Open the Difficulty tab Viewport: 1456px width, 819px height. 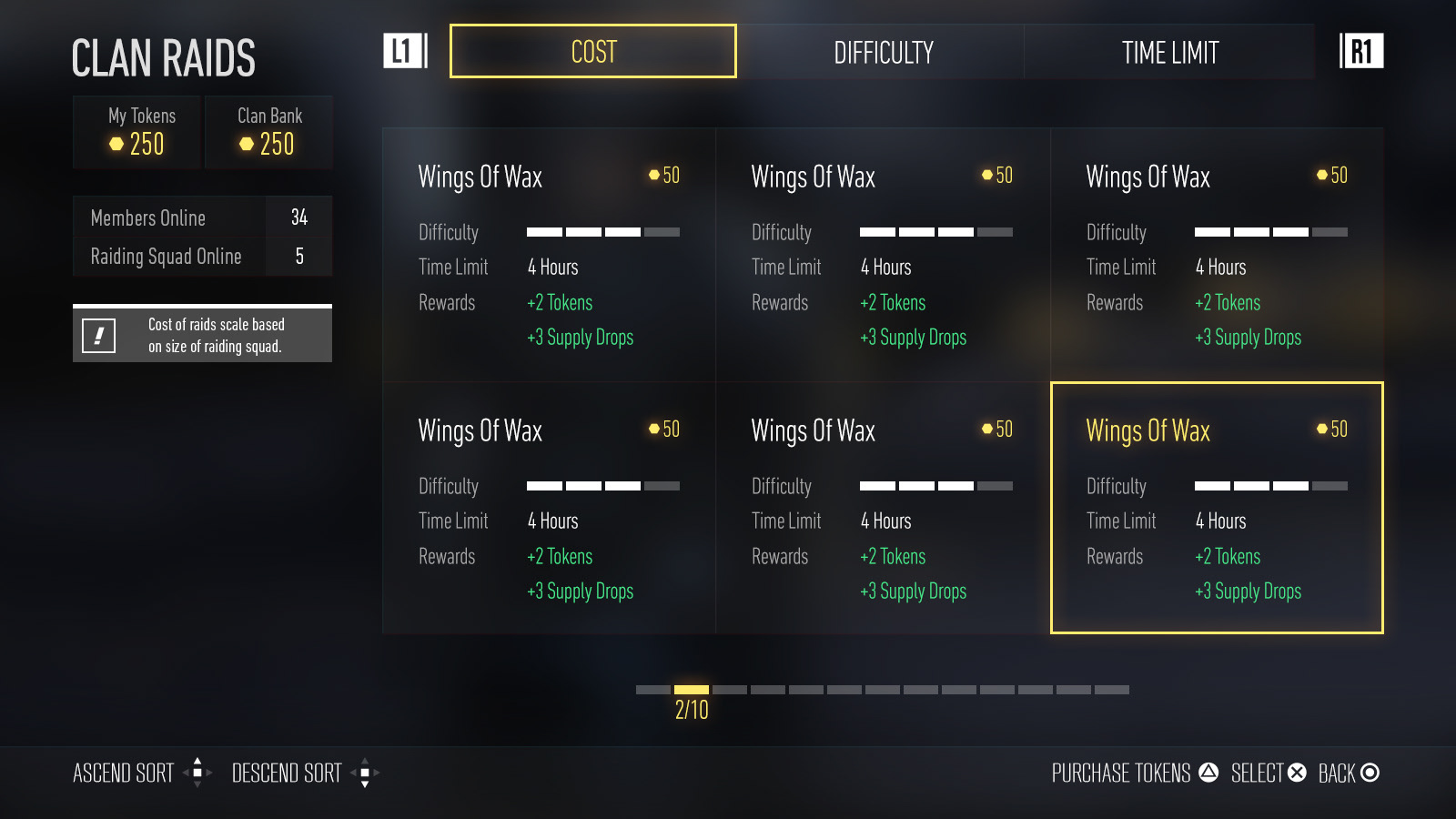click(x=883, y=53)
